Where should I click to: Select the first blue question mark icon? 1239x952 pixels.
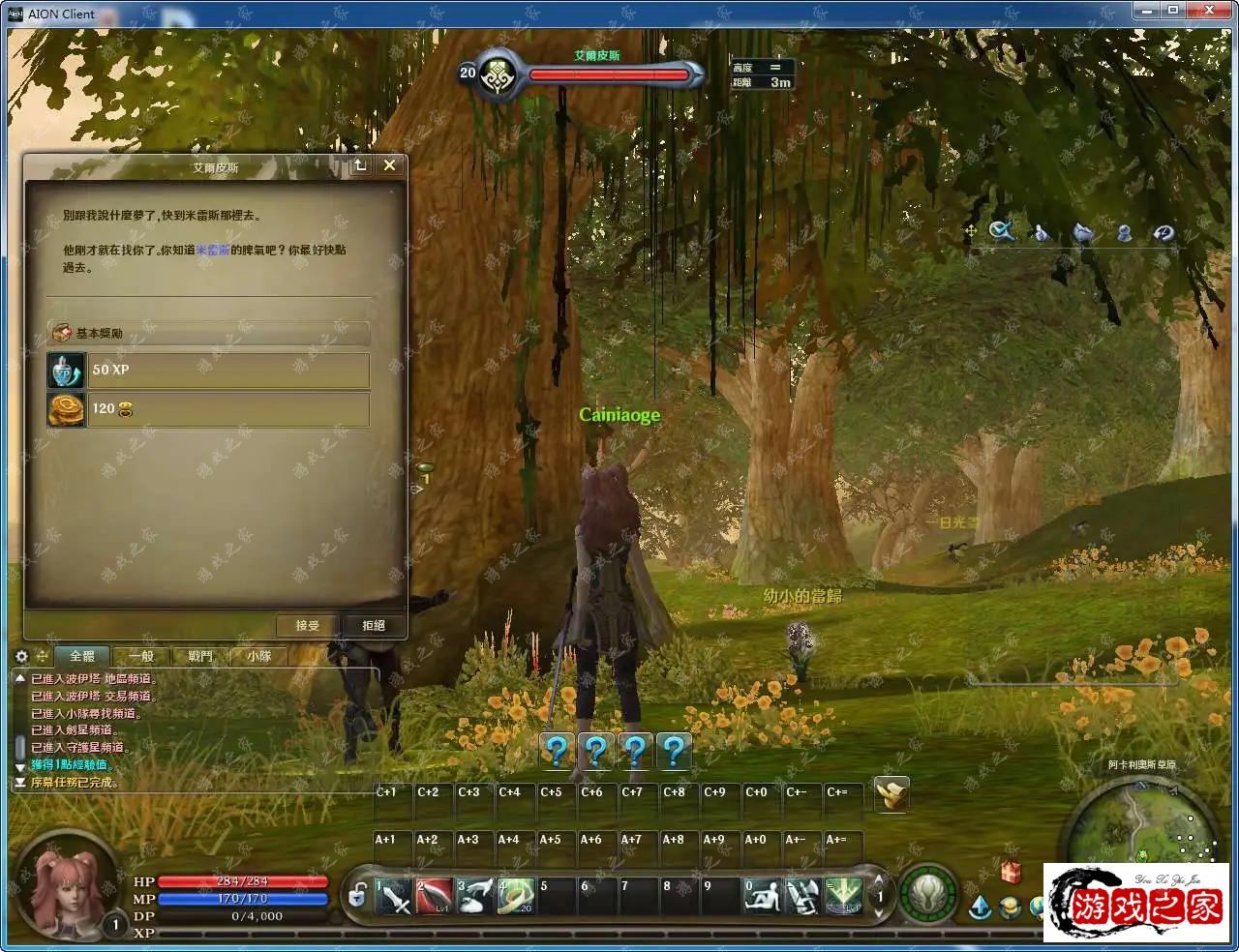pos(557,751)
